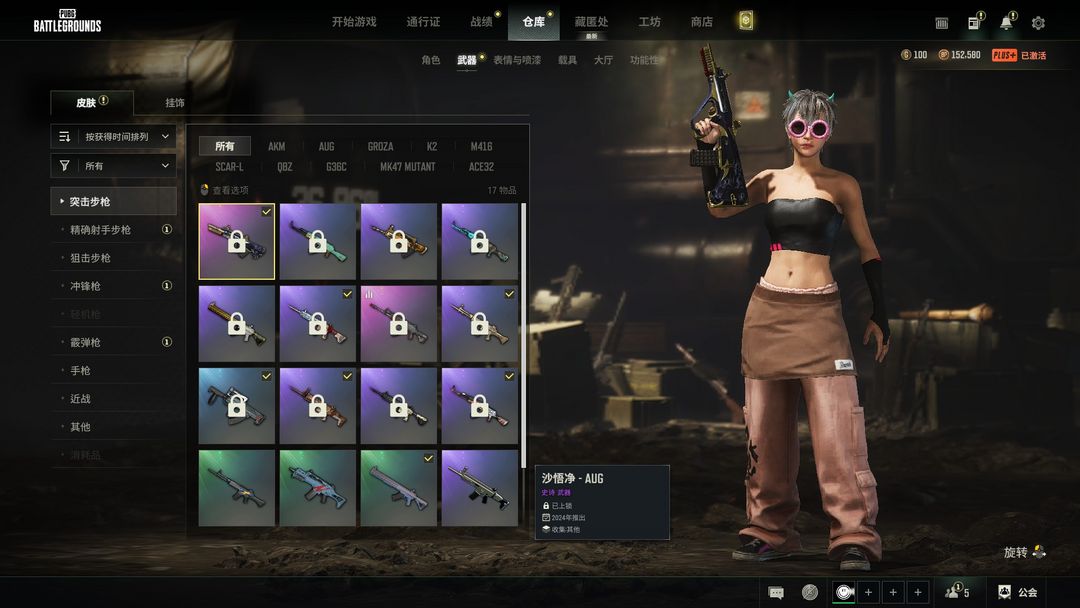This screenshot has height=608, width=1080.
Task: Check the notification bell icon
Action: coord(1006,23)
